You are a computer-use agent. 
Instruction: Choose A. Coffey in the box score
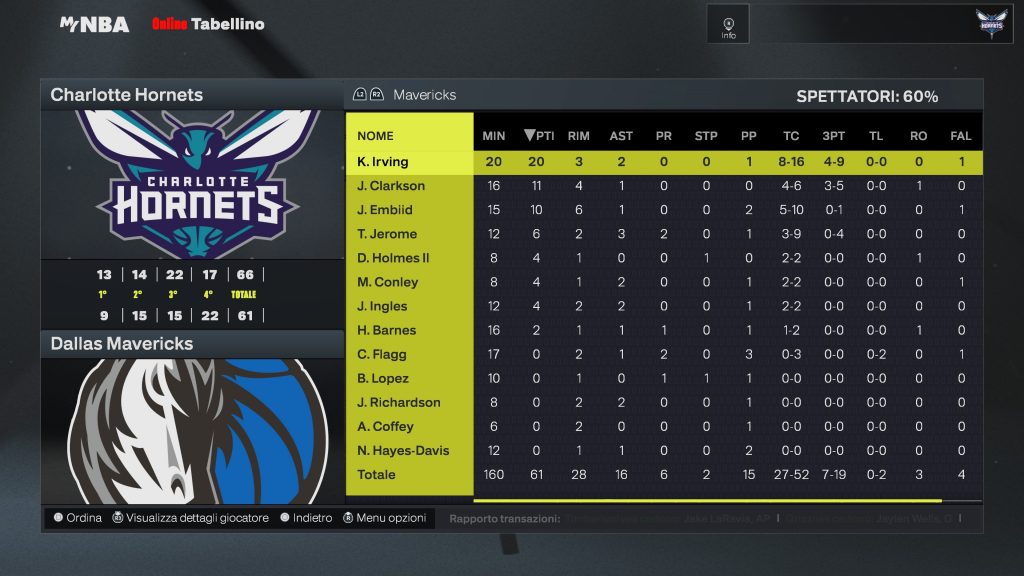tap(385, 426)
